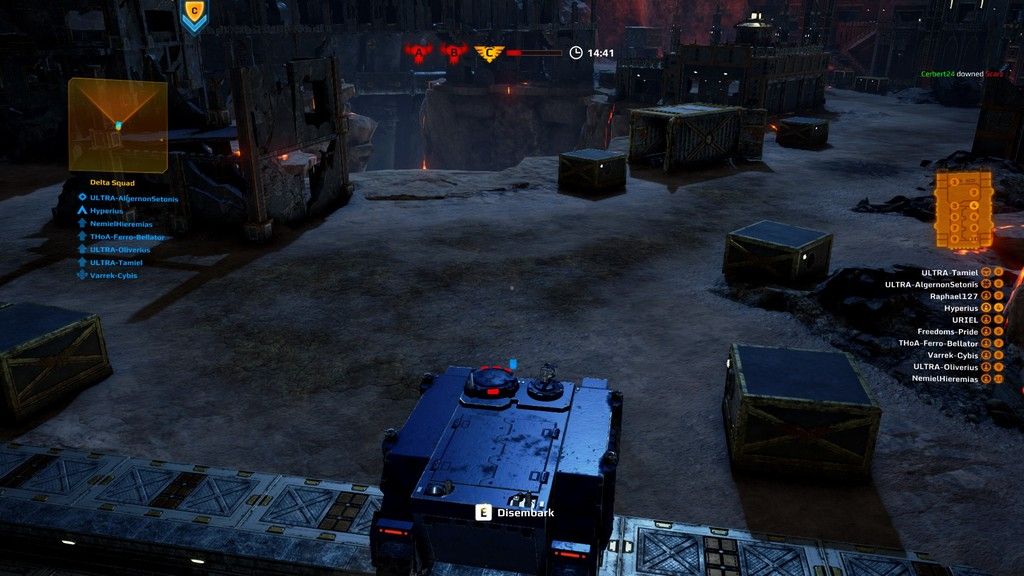This screenshot has width=1024, height=576.
Task: Select Varrek-Cybis in the Delta Squad list
Action: click(x=113, y=275)
